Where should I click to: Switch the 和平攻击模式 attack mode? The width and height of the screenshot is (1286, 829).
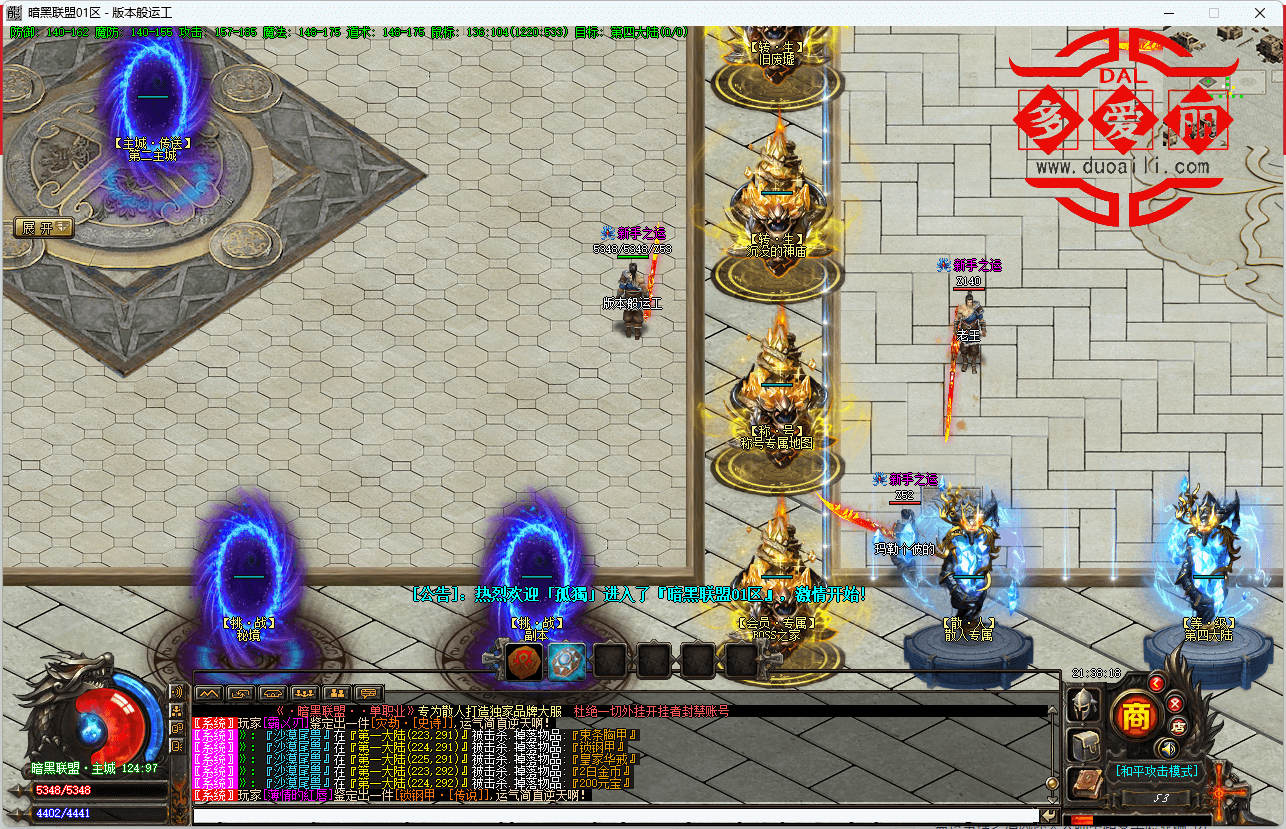(1157, 771)
